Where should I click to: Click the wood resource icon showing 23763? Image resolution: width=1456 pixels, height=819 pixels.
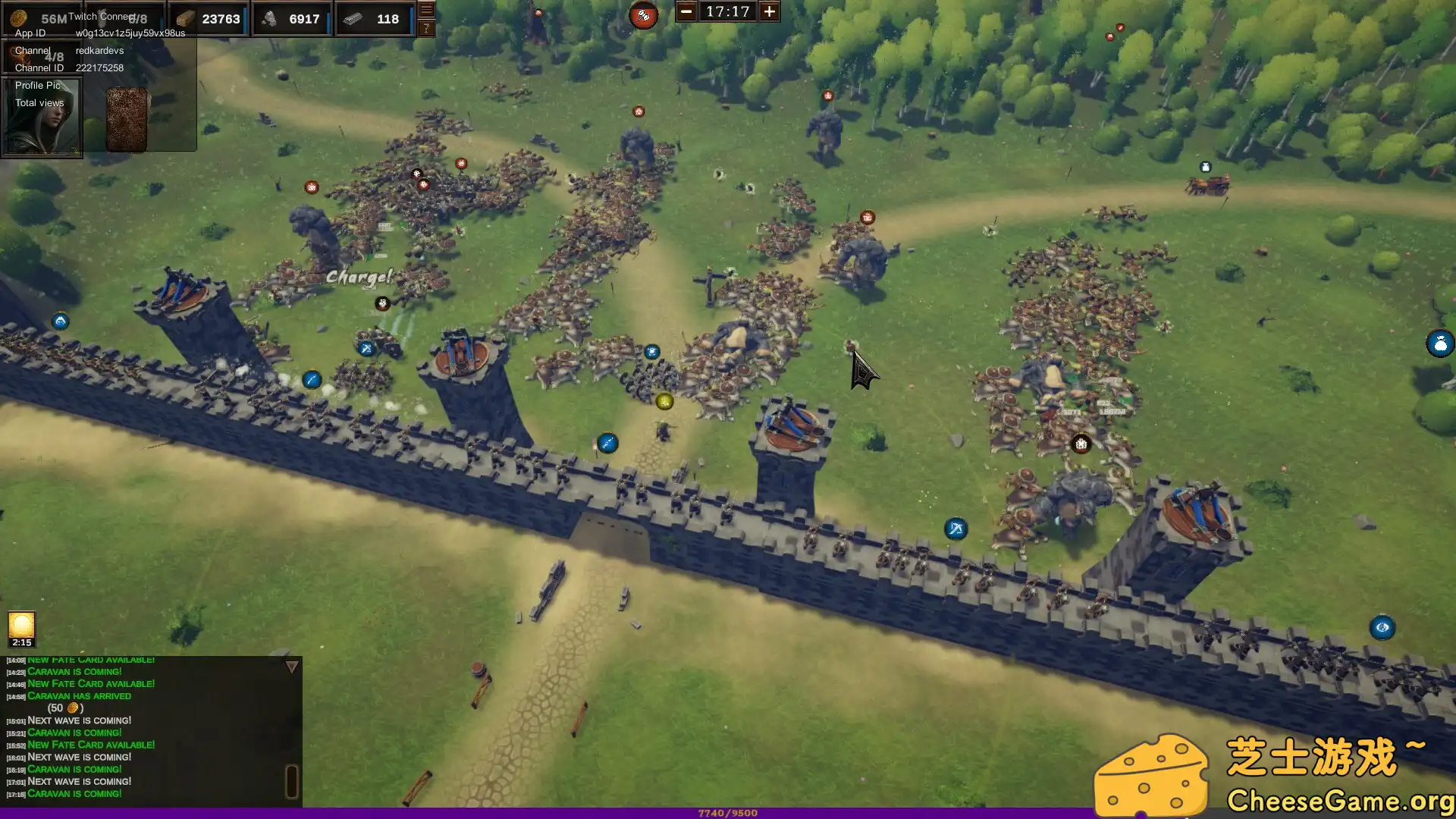186,18
